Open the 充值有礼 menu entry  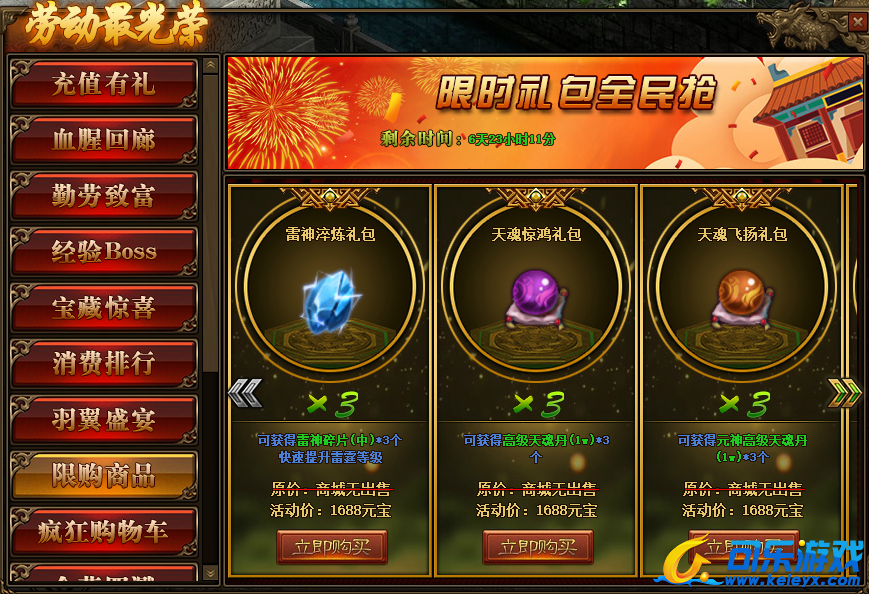click(x=104, y=84)
